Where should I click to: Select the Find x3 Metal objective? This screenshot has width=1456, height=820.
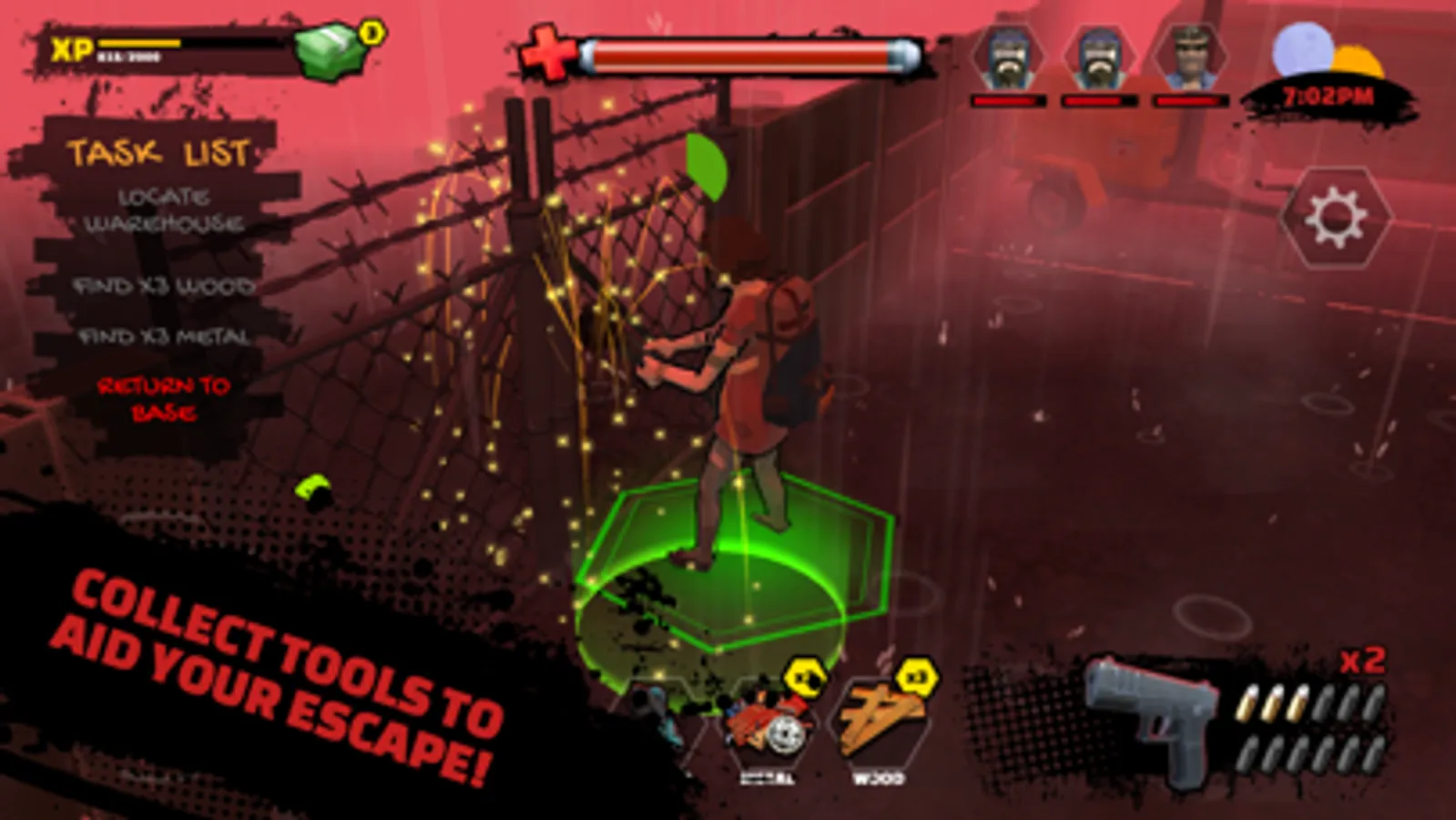pos(167,337)
